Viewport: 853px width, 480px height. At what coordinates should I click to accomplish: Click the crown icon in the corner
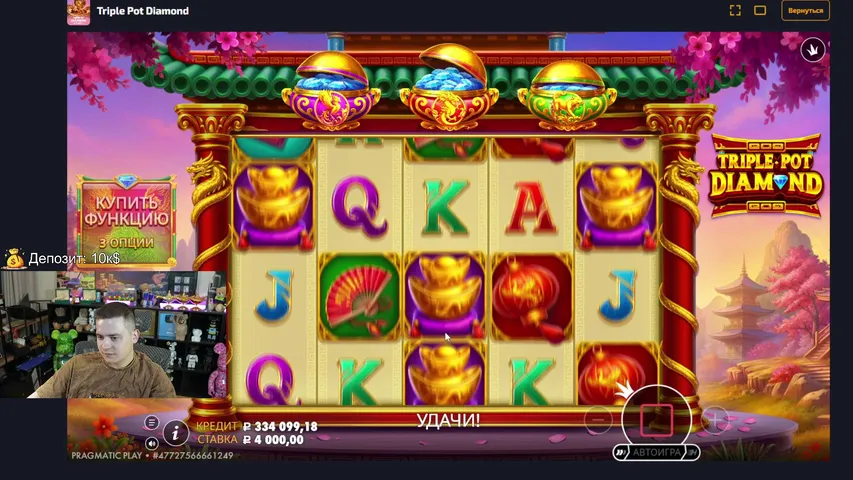click(x=813, y=49)
